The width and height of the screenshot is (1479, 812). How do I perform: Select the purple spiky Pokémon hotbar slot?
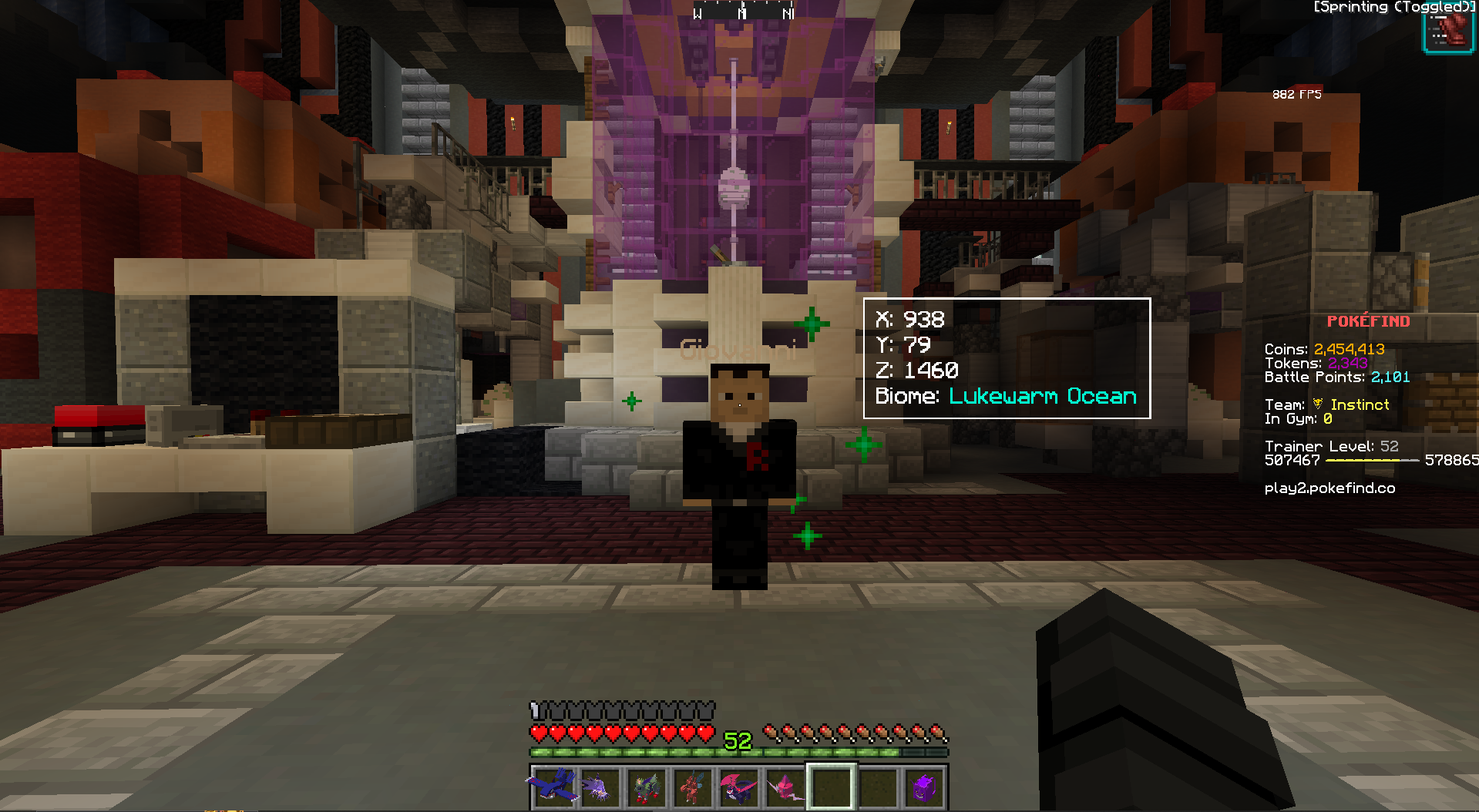pyautogui.click(x=600, y=787)
